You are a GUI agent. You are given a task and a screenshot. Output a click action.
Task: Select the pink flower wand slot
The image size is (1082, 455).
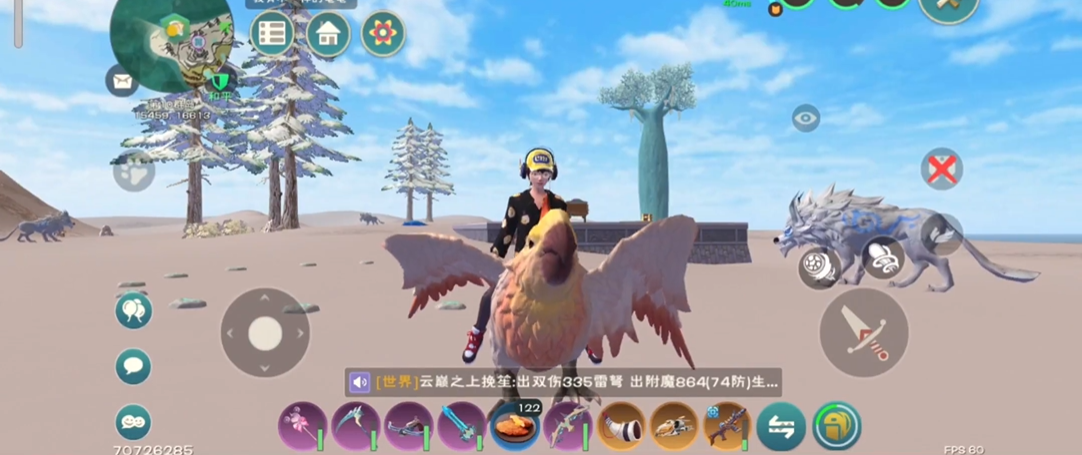pos(301,426)
